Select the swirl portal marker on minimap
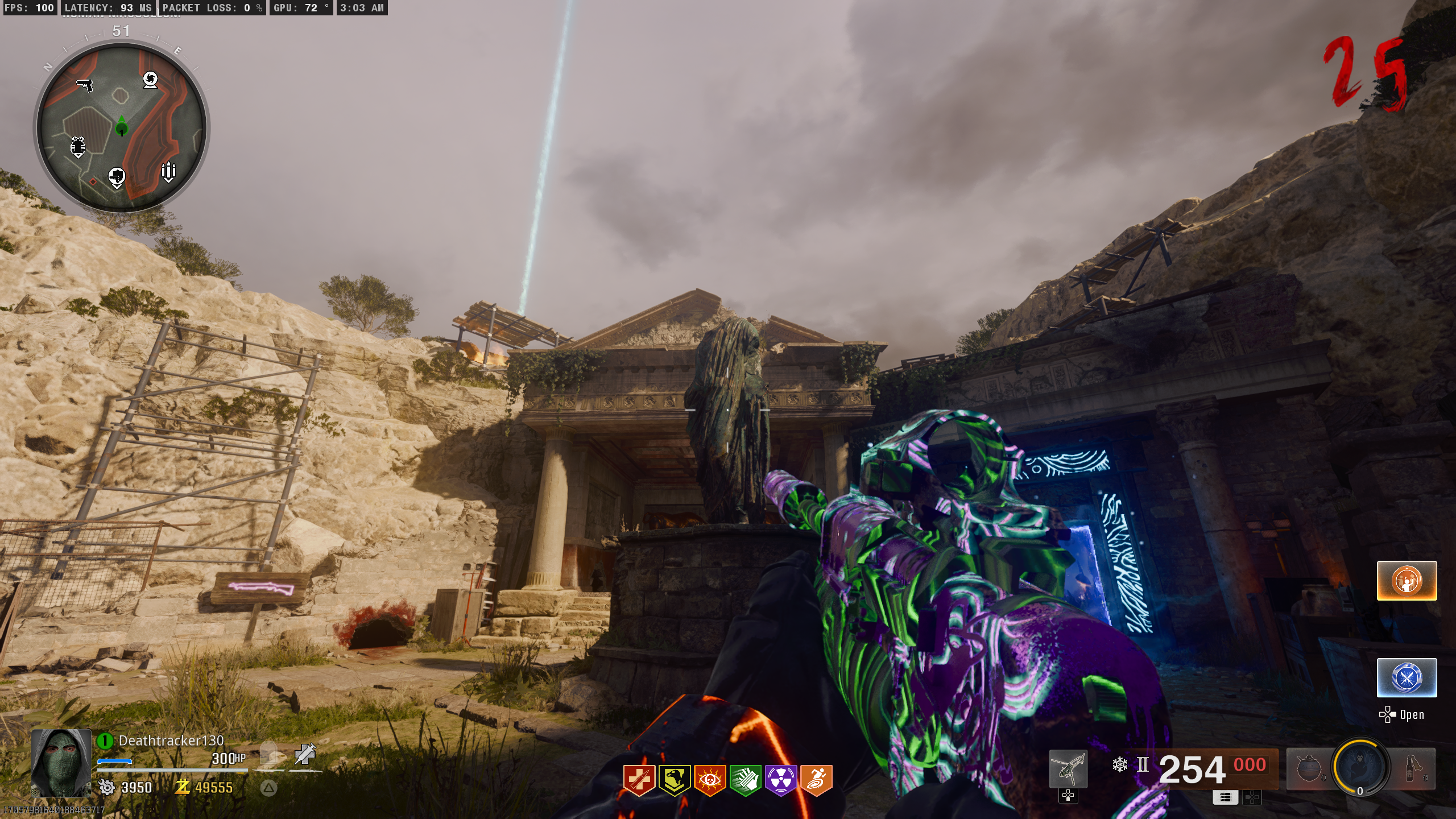Image resolution: width=1456 pixels, height=819 pixels. 150,80
